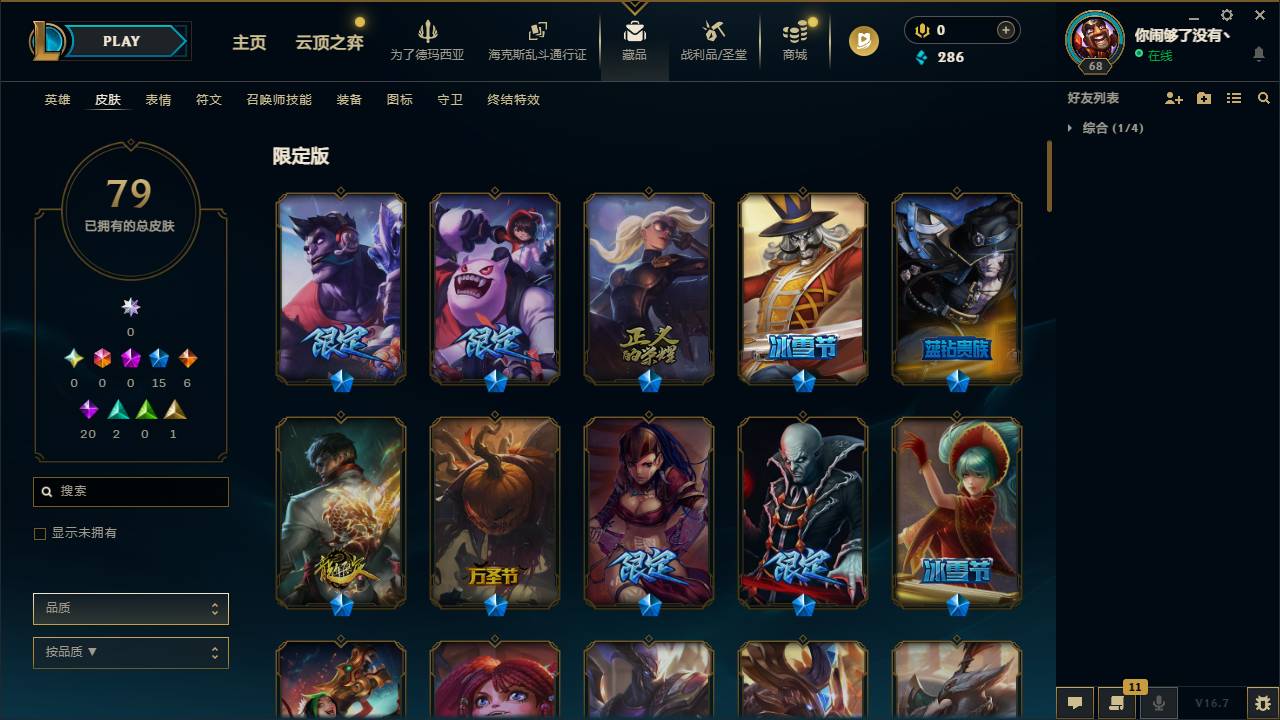The width and height of the screenshot is (1280, 720).
Task: Open the 品质 dropdown
Action: [x=130, y=608]
